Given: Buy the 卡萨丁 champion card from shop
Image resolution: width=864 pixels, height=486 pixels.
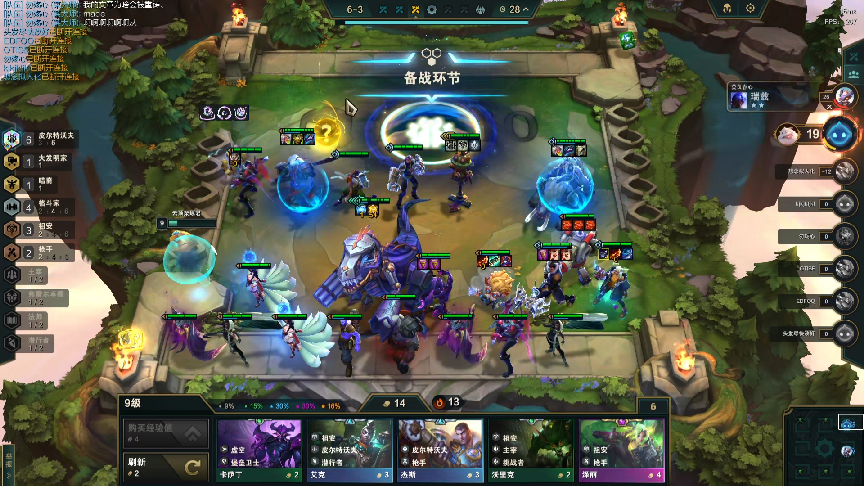Looking at the screenshot, I should pyautogui.click(x=258, y=448).
